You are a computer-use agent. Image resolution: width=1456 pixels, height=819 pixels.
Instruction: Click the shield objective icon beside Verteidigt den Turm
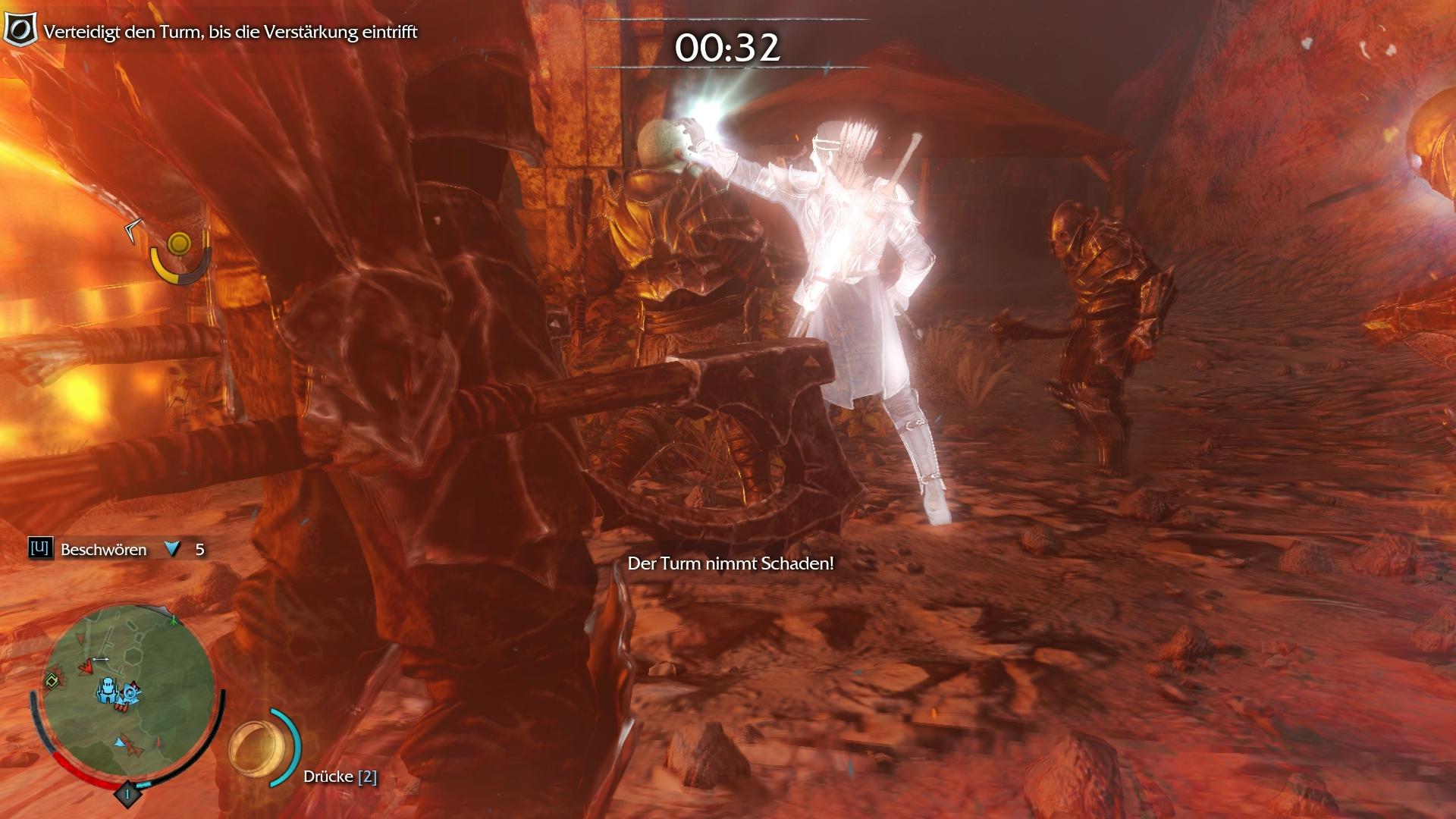click(x=20, y=30)
